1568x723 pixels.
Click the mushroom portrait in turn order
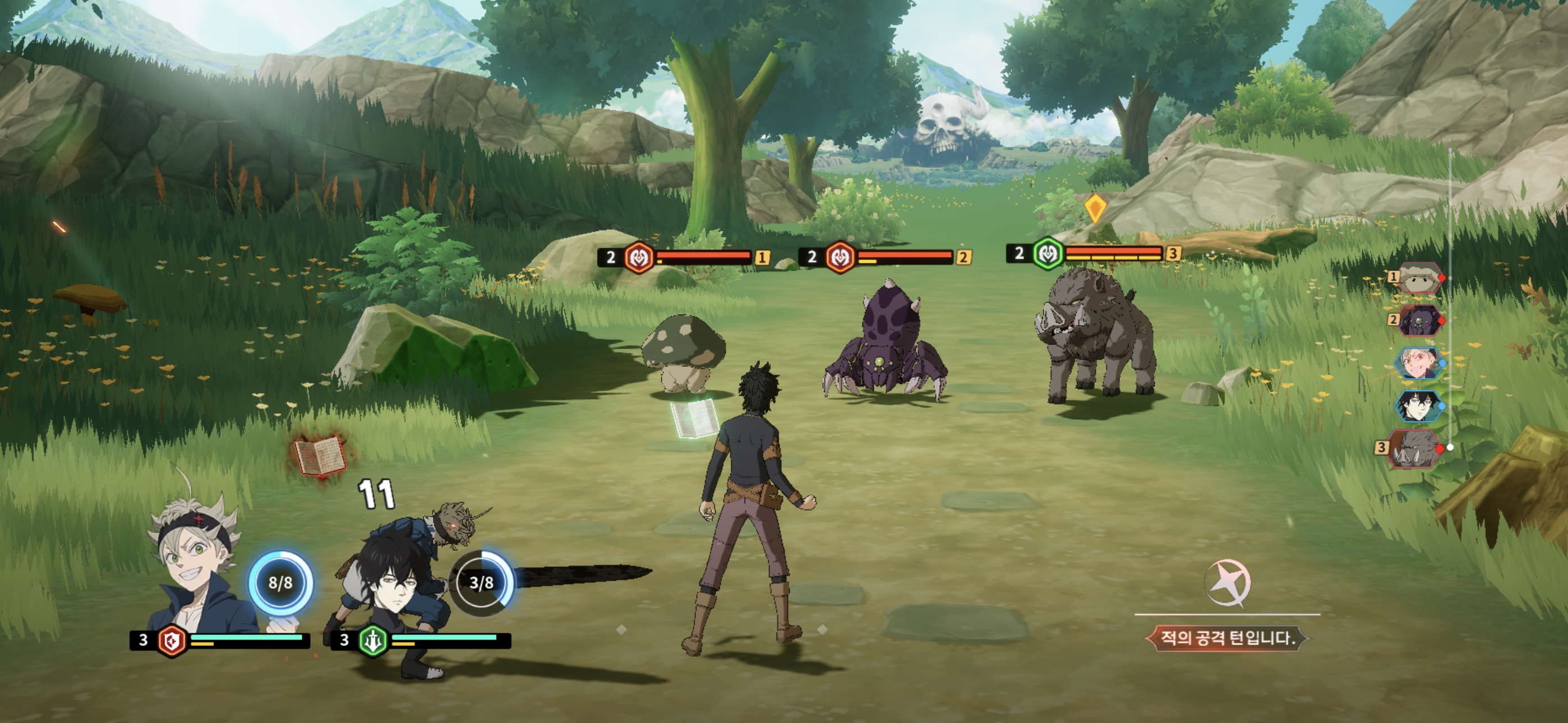pos(1419,279)
